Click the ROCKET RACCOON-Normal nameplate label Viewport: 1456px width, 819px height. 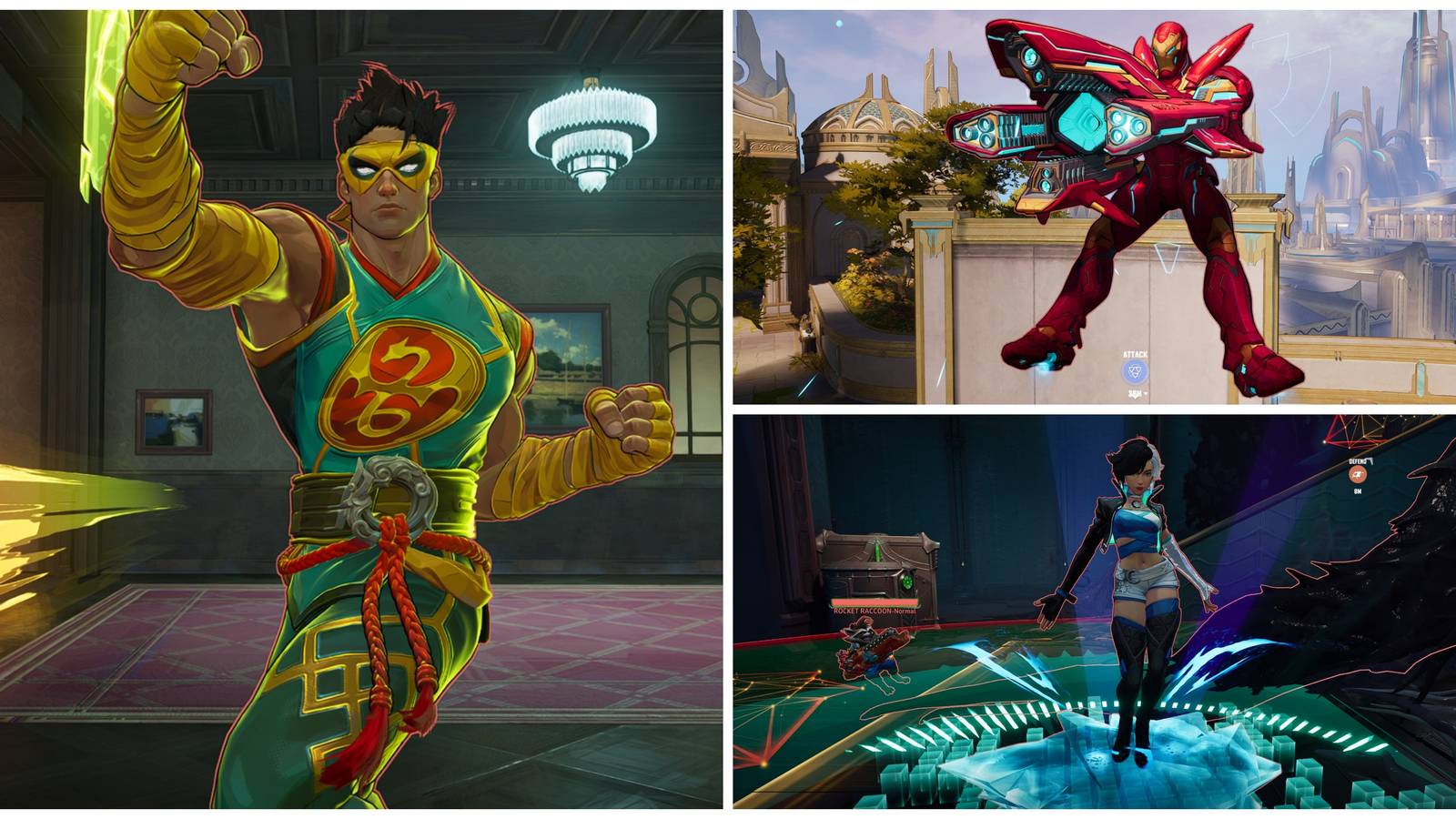point(874,611)
